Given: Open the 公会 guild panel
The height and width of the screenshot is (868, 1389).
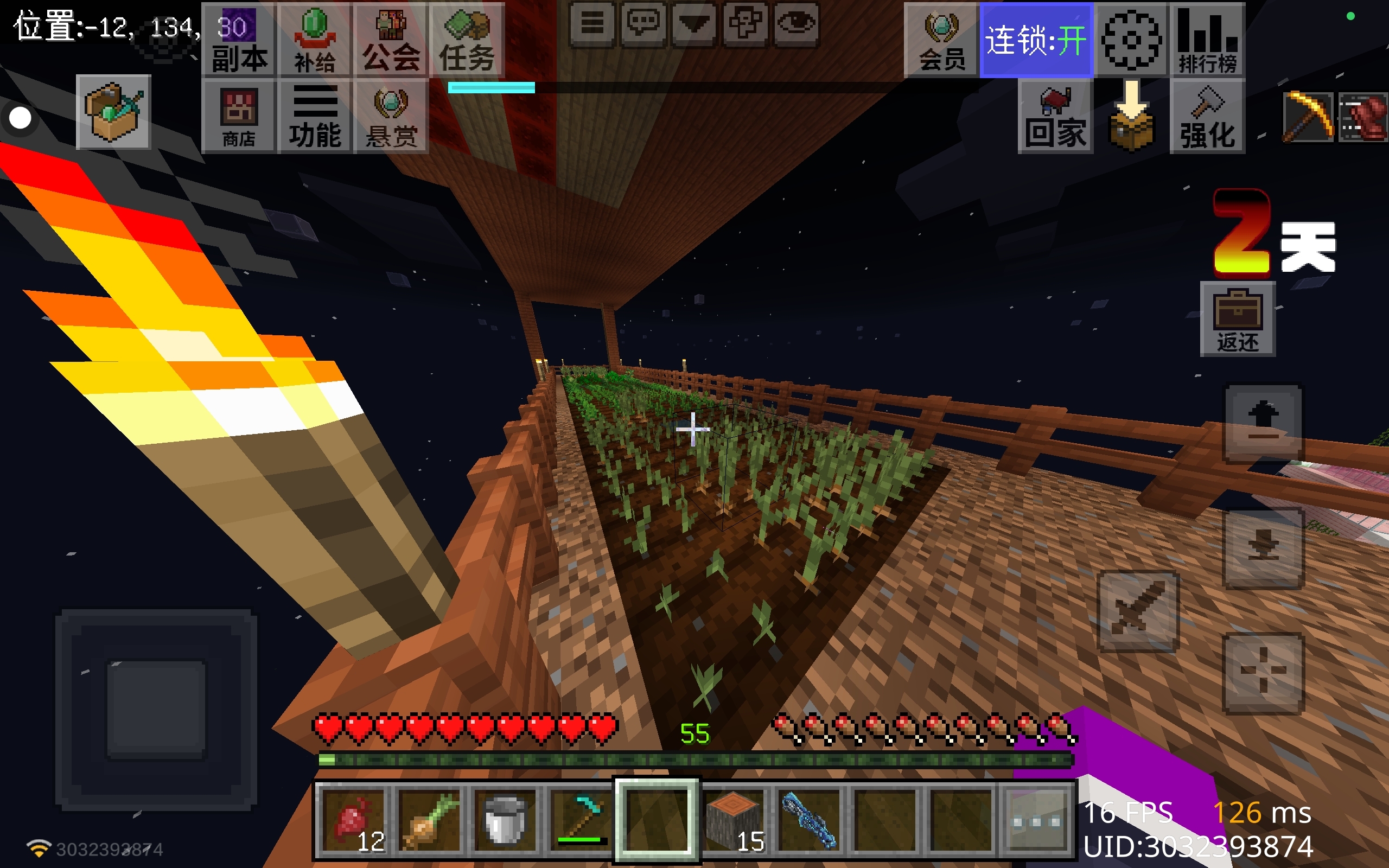Looking at the screenshot, I should click(391, 40).
